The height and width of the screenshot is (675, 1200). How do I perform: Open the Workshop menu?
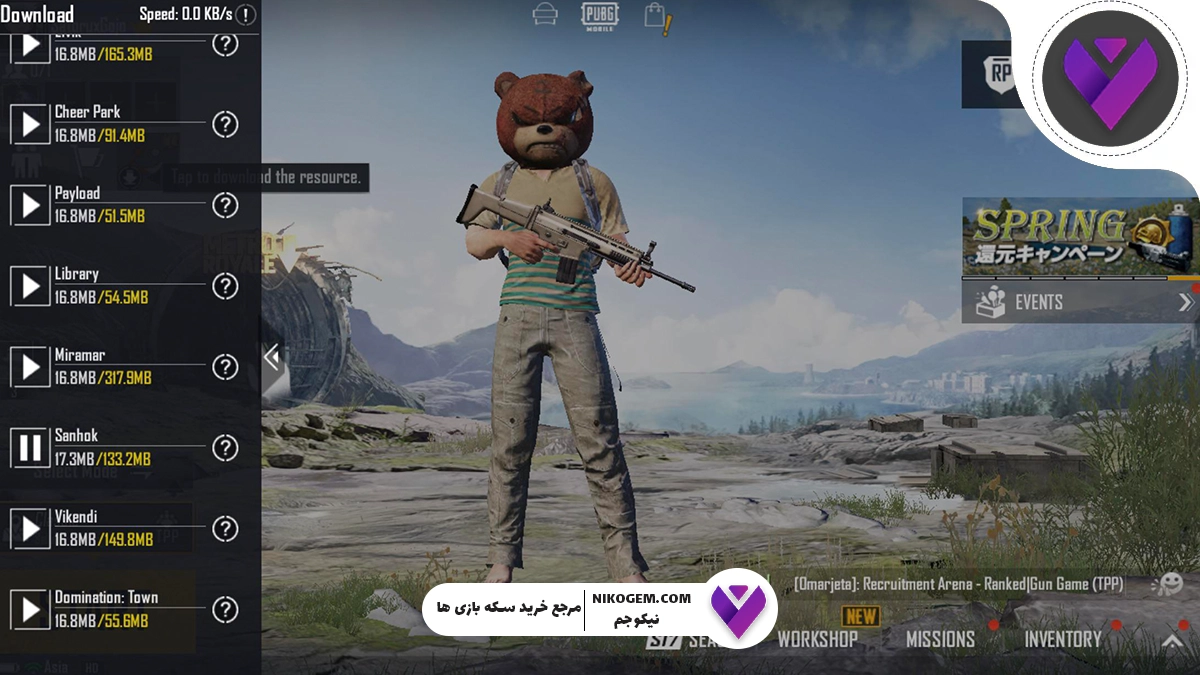pyautogui.click(x=817, y=639)
